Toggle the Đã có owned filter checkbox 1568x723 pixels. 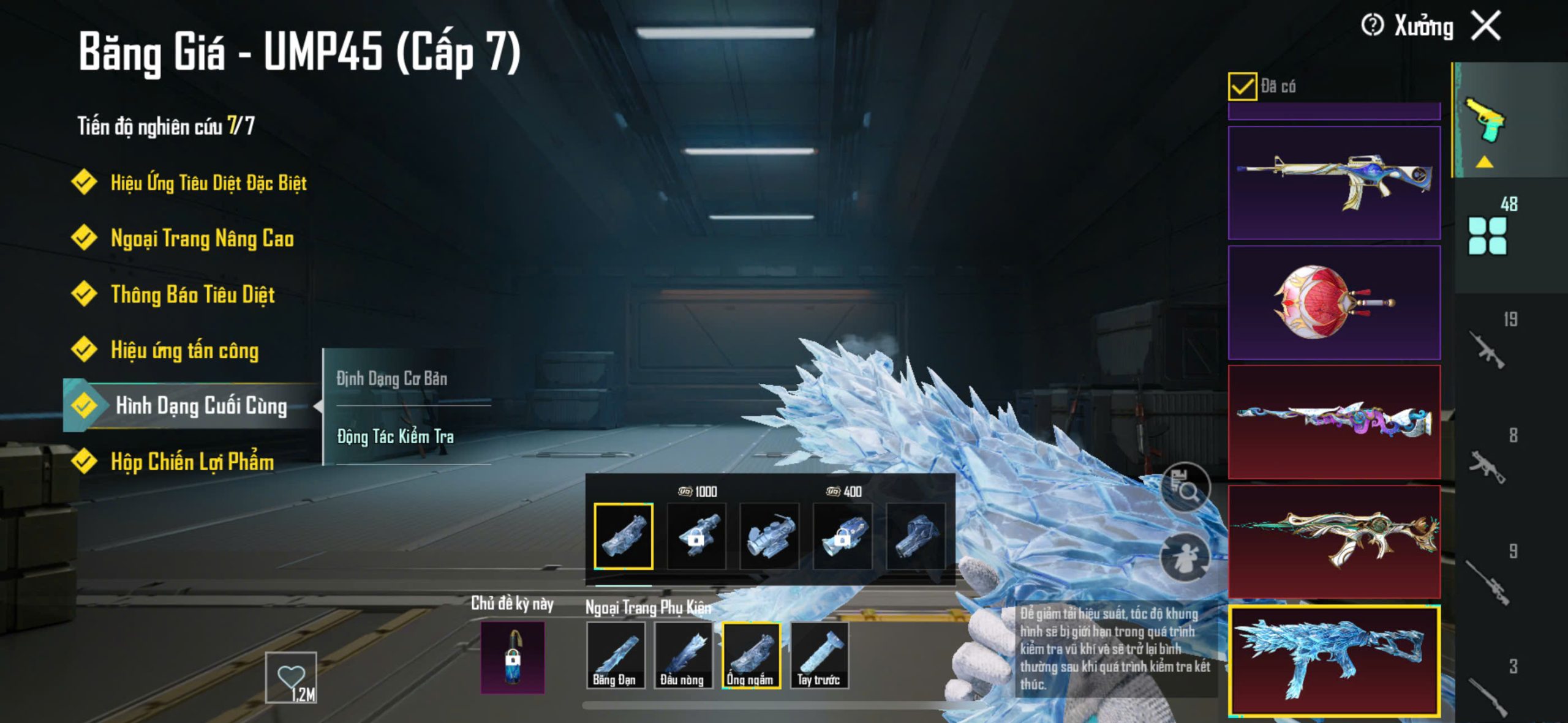click(x=1242, y=86)
